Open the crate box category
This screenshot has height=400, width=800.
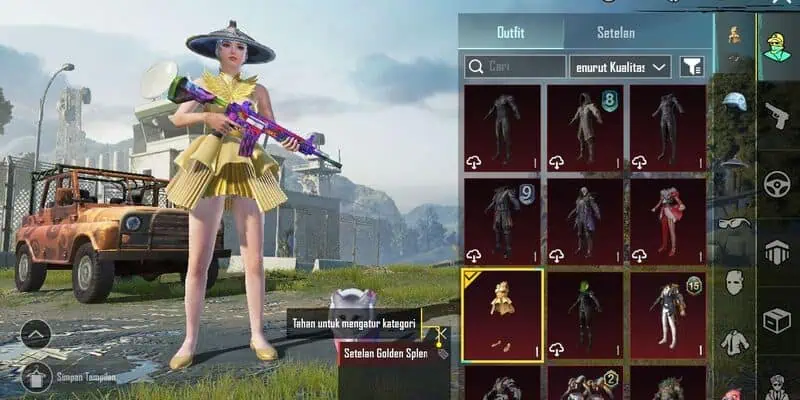point(777,320)
